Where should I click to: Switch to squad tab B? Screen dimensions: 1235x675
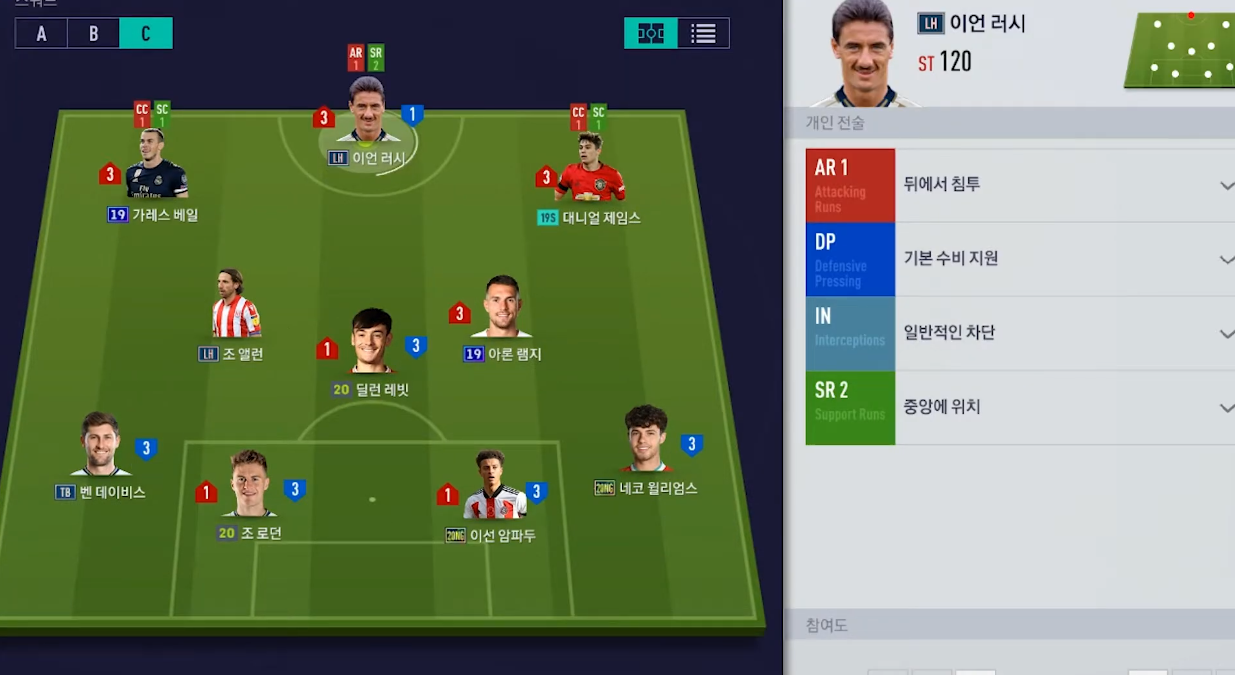coord(93,33)
